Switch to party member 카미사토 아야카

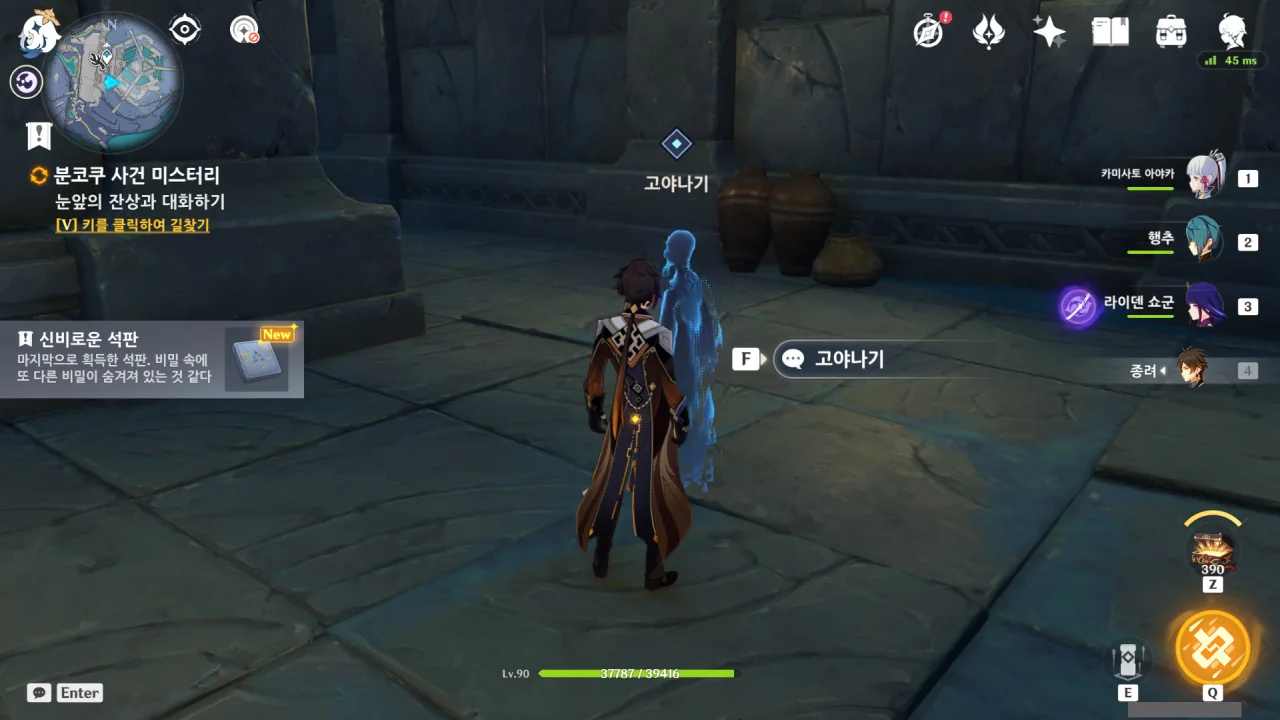[1205, 178]
